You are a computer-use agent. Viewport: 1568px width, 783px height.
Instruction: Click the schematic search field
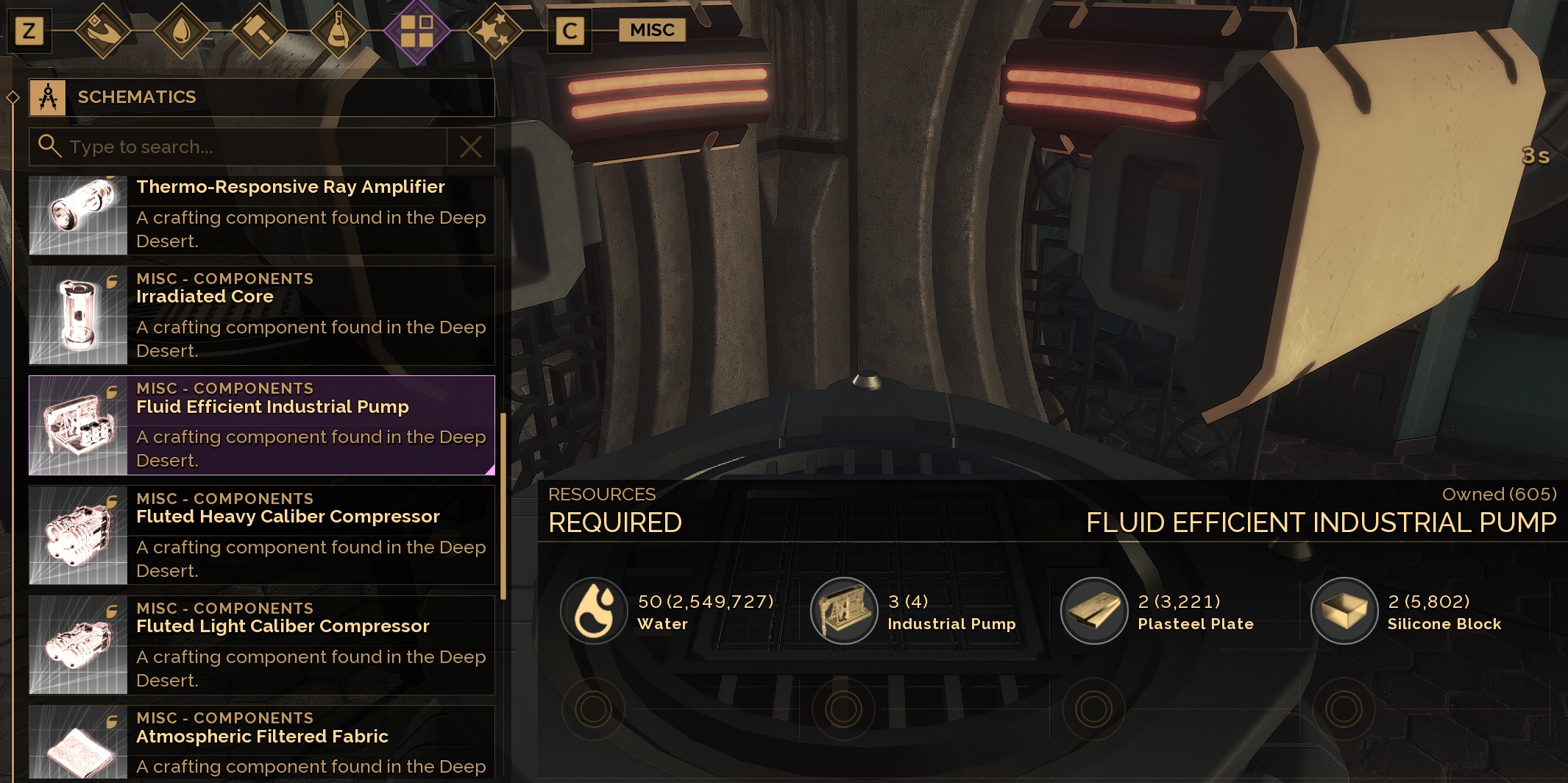point(250,147)
